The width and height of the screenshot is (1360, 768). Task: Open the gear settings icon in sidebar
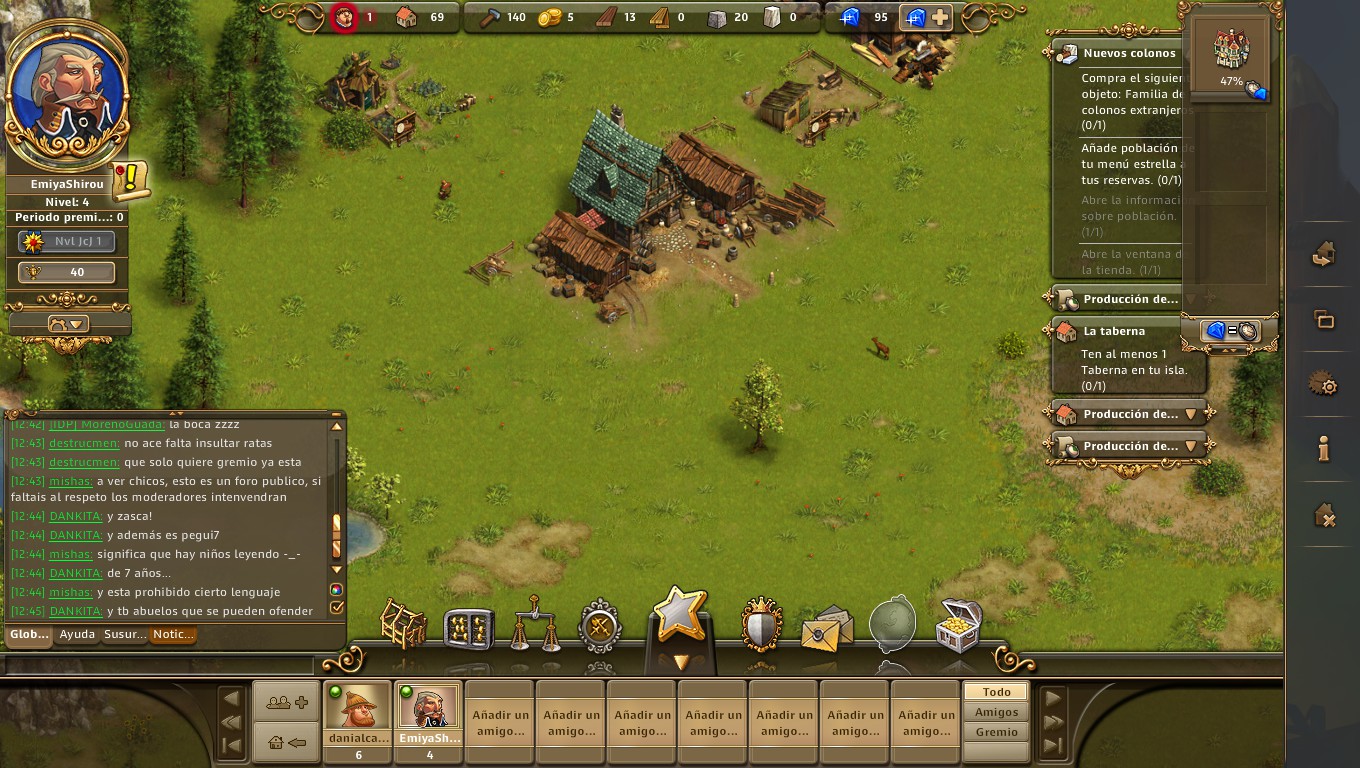pyautogui.click(x=1324, y=385)
